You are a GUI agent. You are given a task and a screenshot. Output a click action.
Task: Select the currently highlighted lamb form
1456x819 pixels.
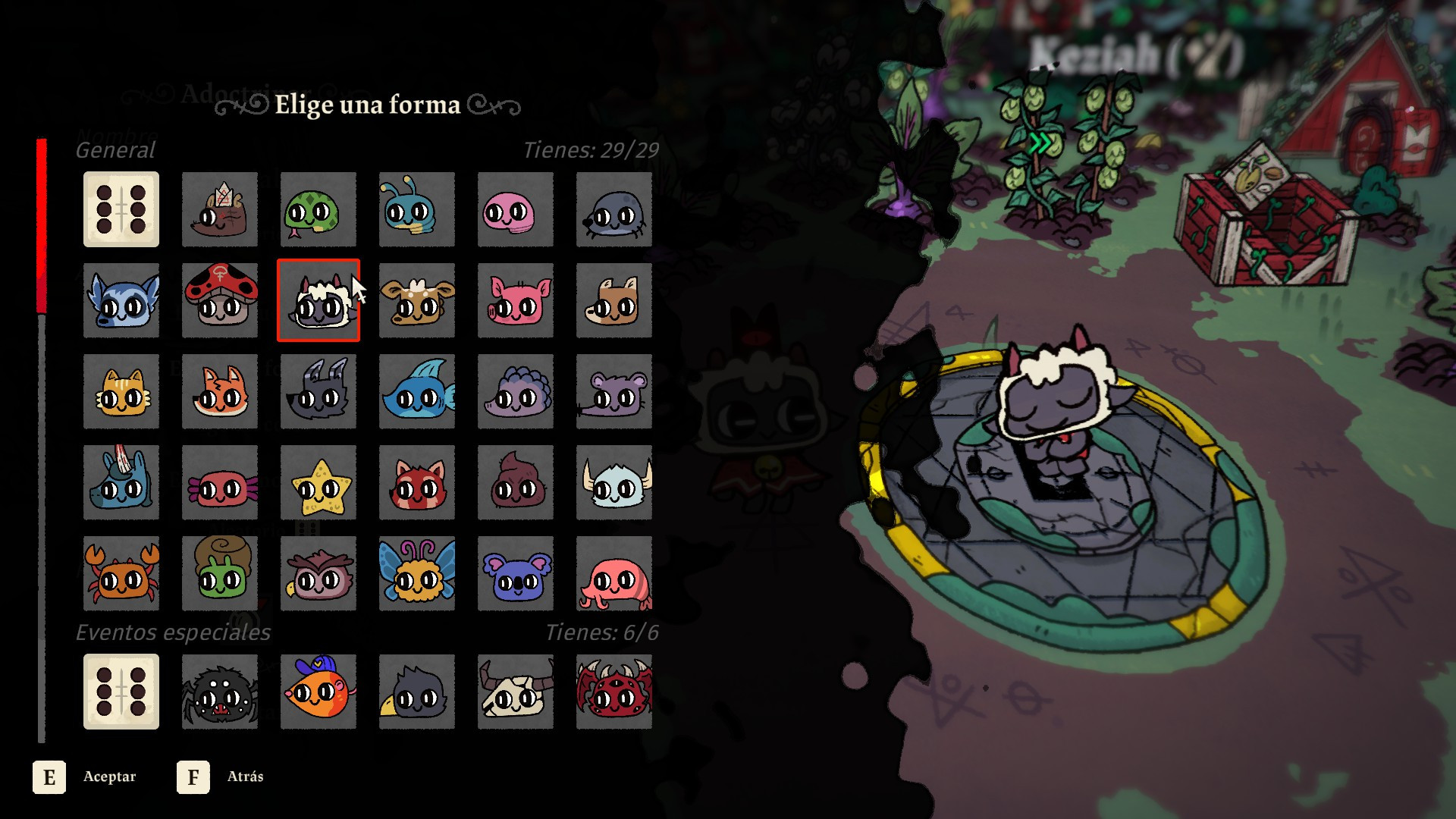coord(318,301)
